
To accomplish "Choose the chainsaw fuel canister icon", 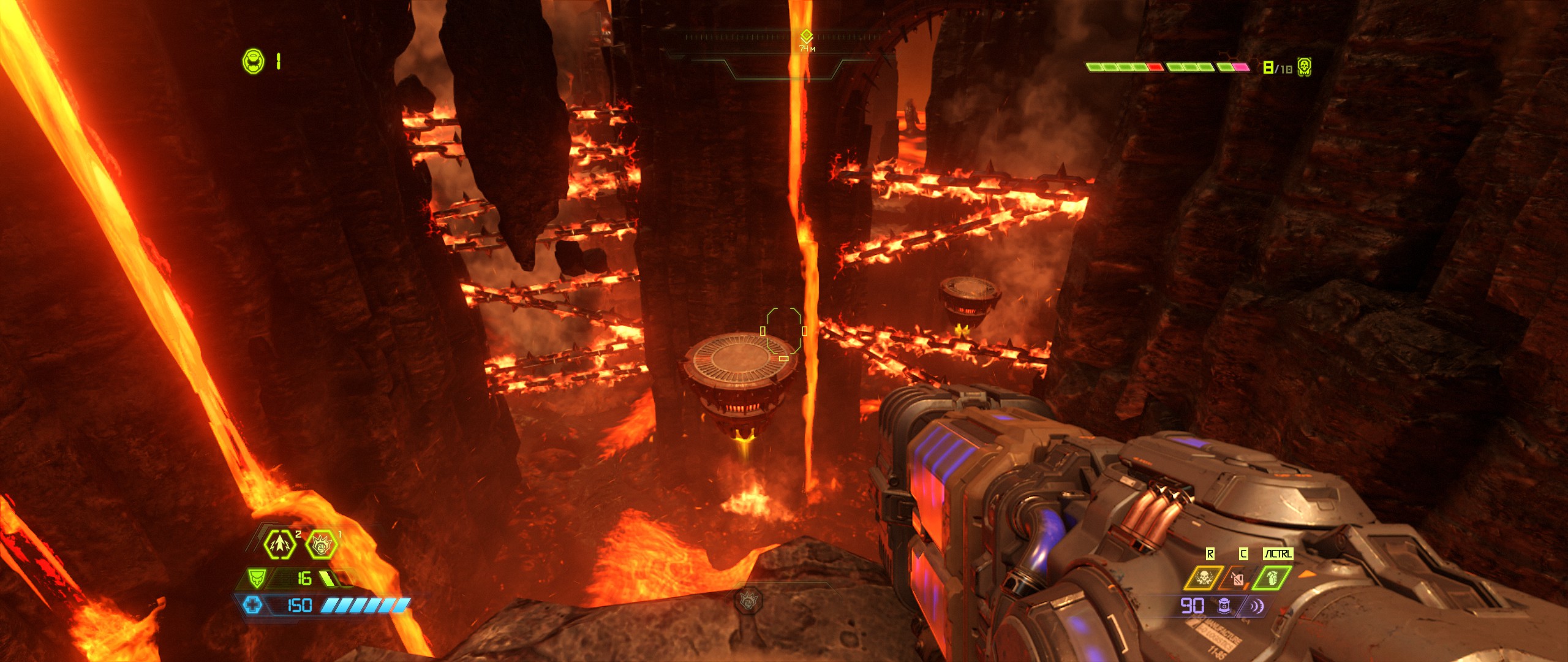I will 1237,579.
